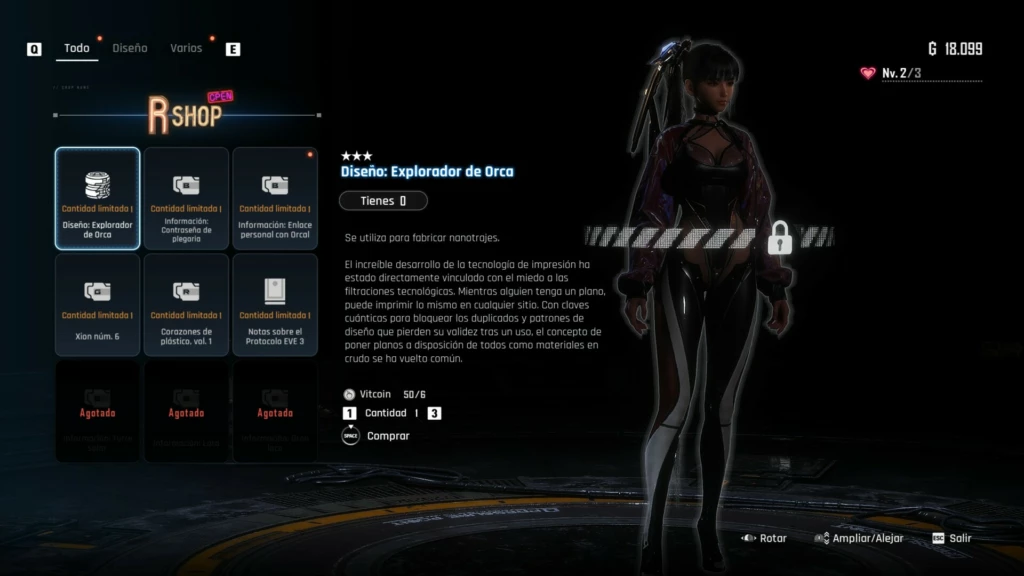Select Corazones de plástico, vol. 1

186,305
